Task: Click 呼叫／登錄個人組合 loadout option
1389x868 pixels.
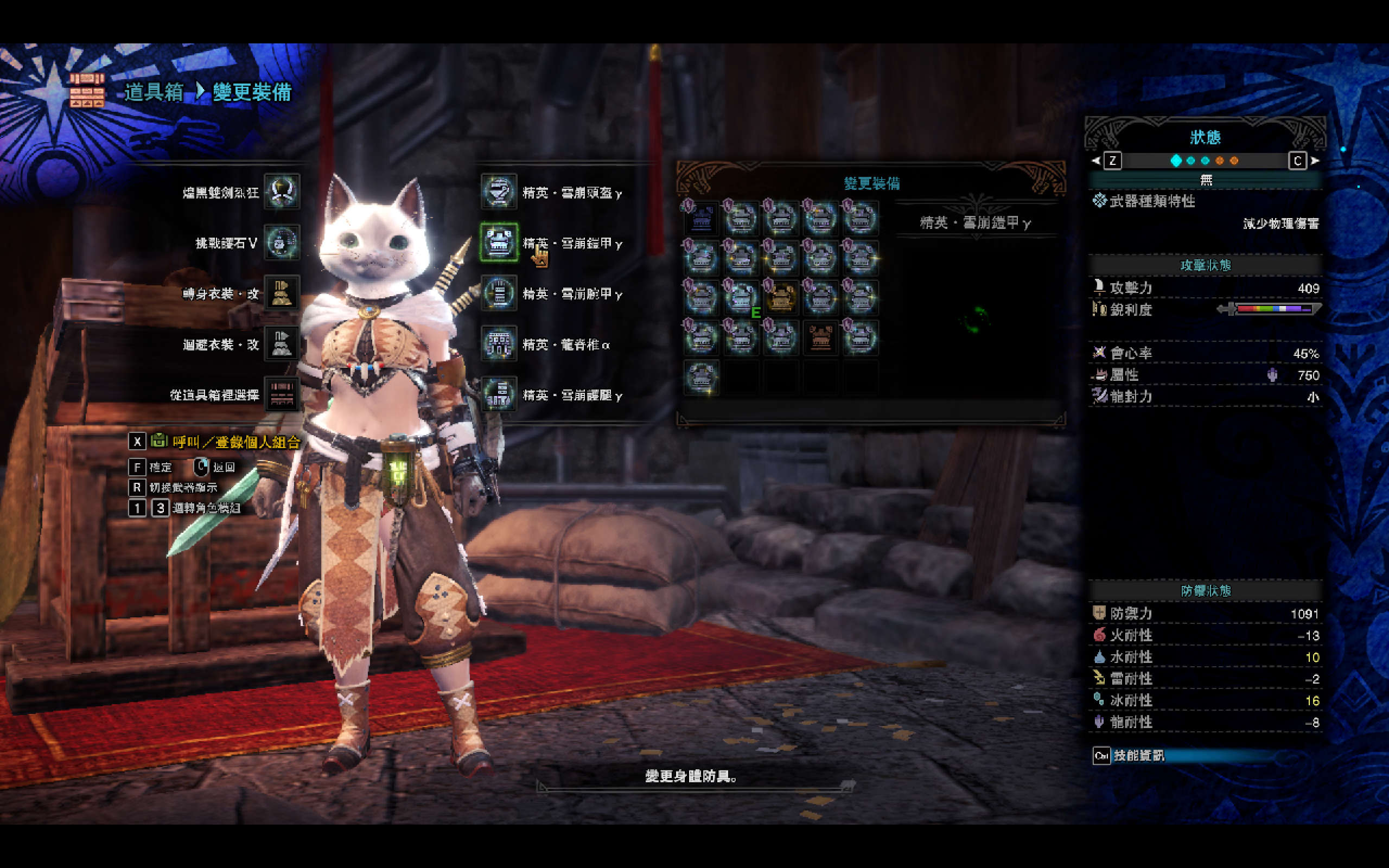Action: coord(235,442)
